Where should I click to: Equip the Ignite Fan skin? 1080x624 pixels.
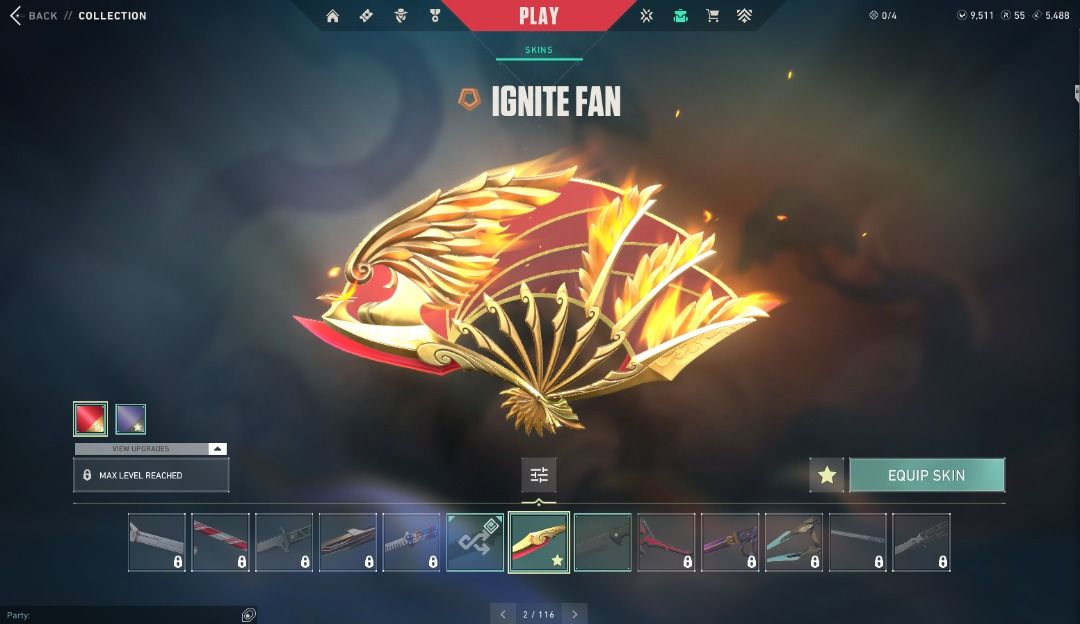coord(926,475)
